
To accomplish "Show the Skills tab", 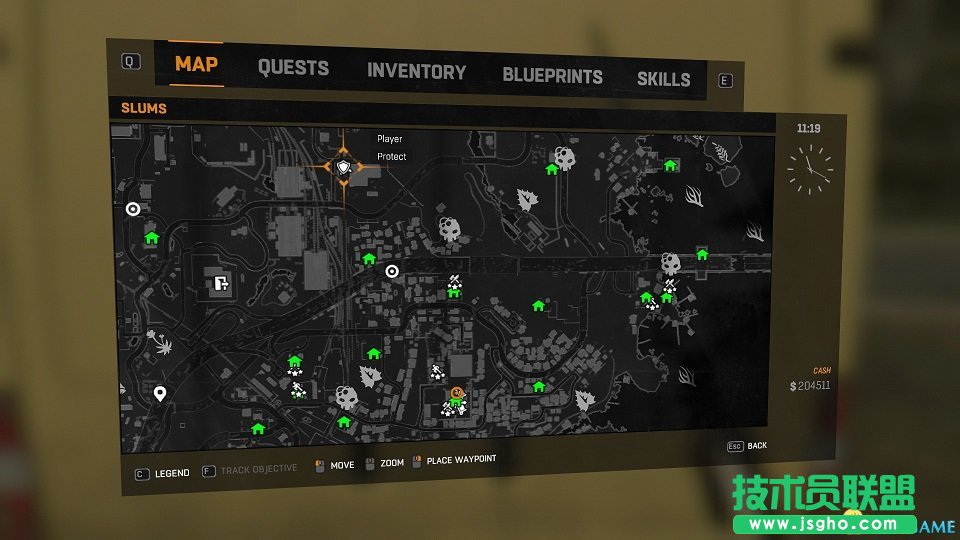I will [x=663, y=79].
